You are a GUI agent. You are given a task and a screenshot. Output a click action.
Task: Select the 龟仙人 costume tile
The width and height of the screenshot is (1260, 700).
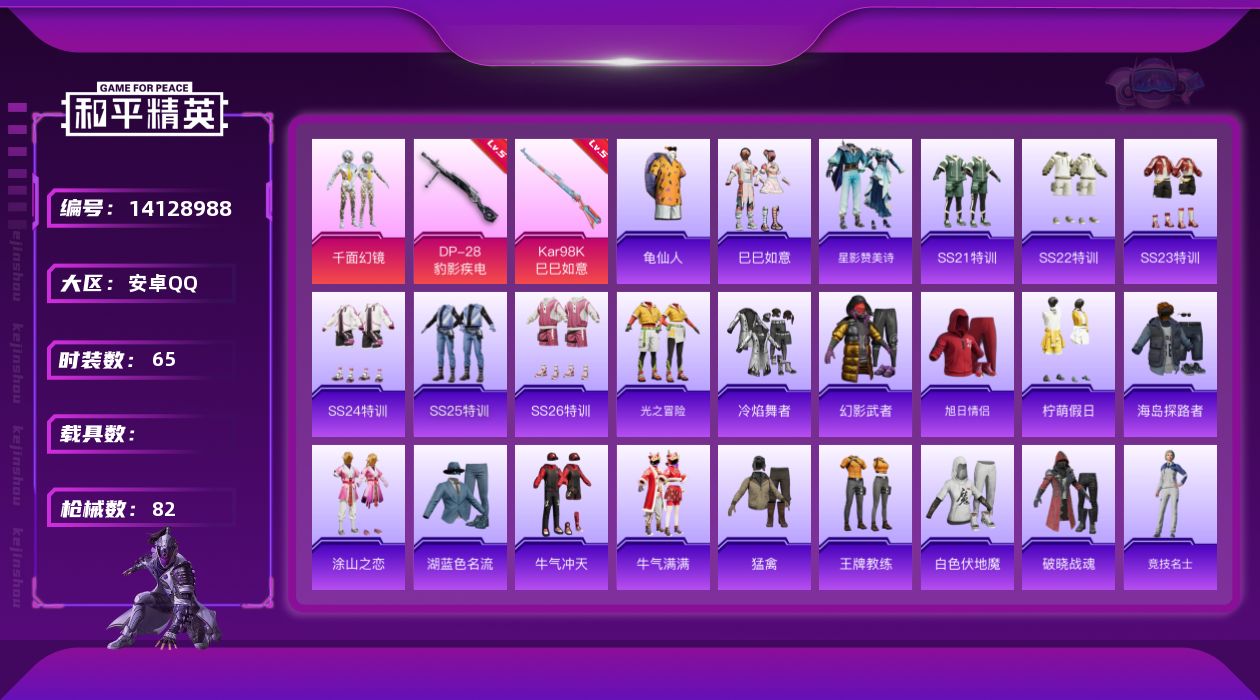pos(663,211)
